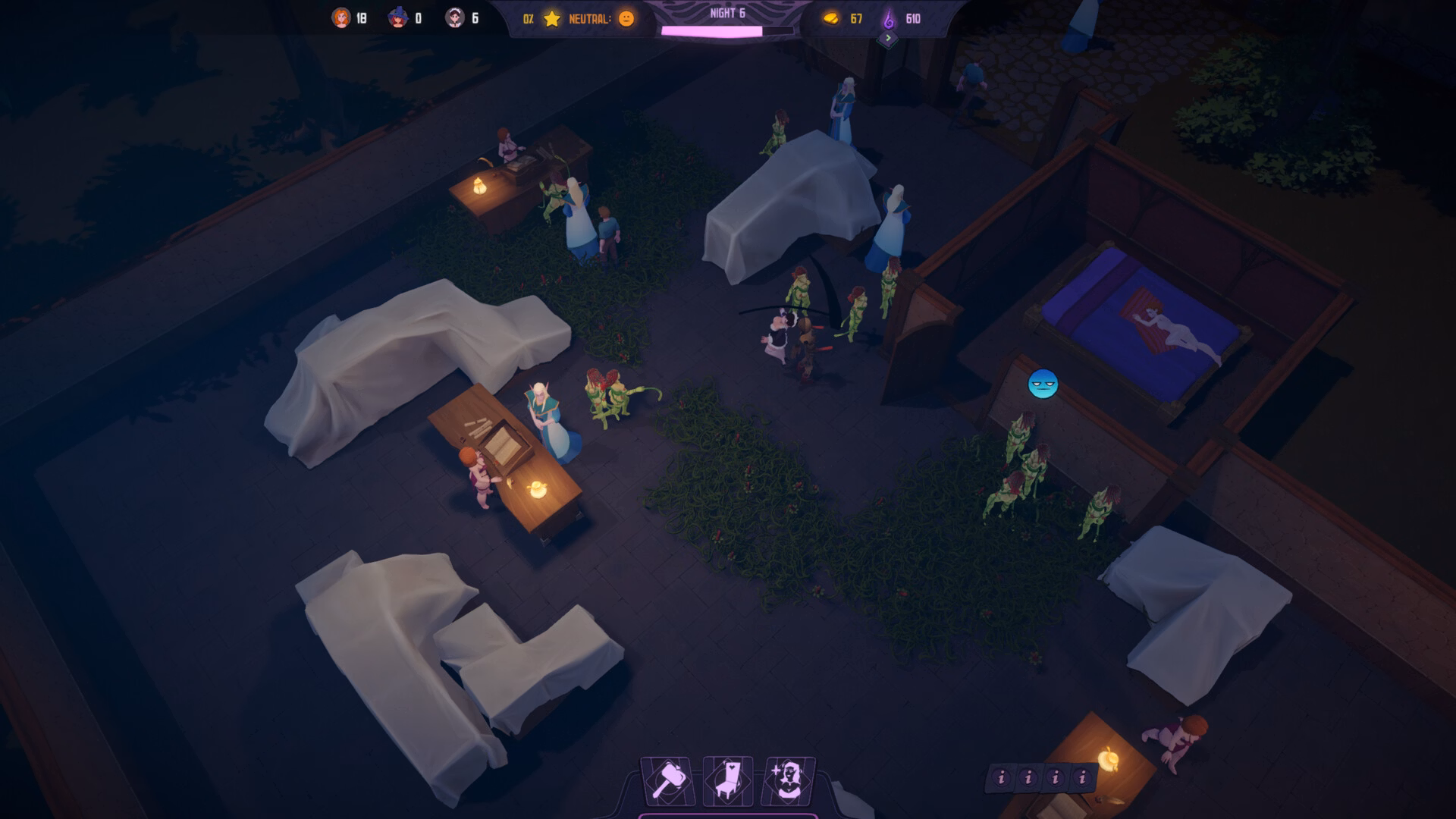This screenshot has width=1456, height=819.
Task: Click the maid portrait counter icon
Action: [454, 18]
